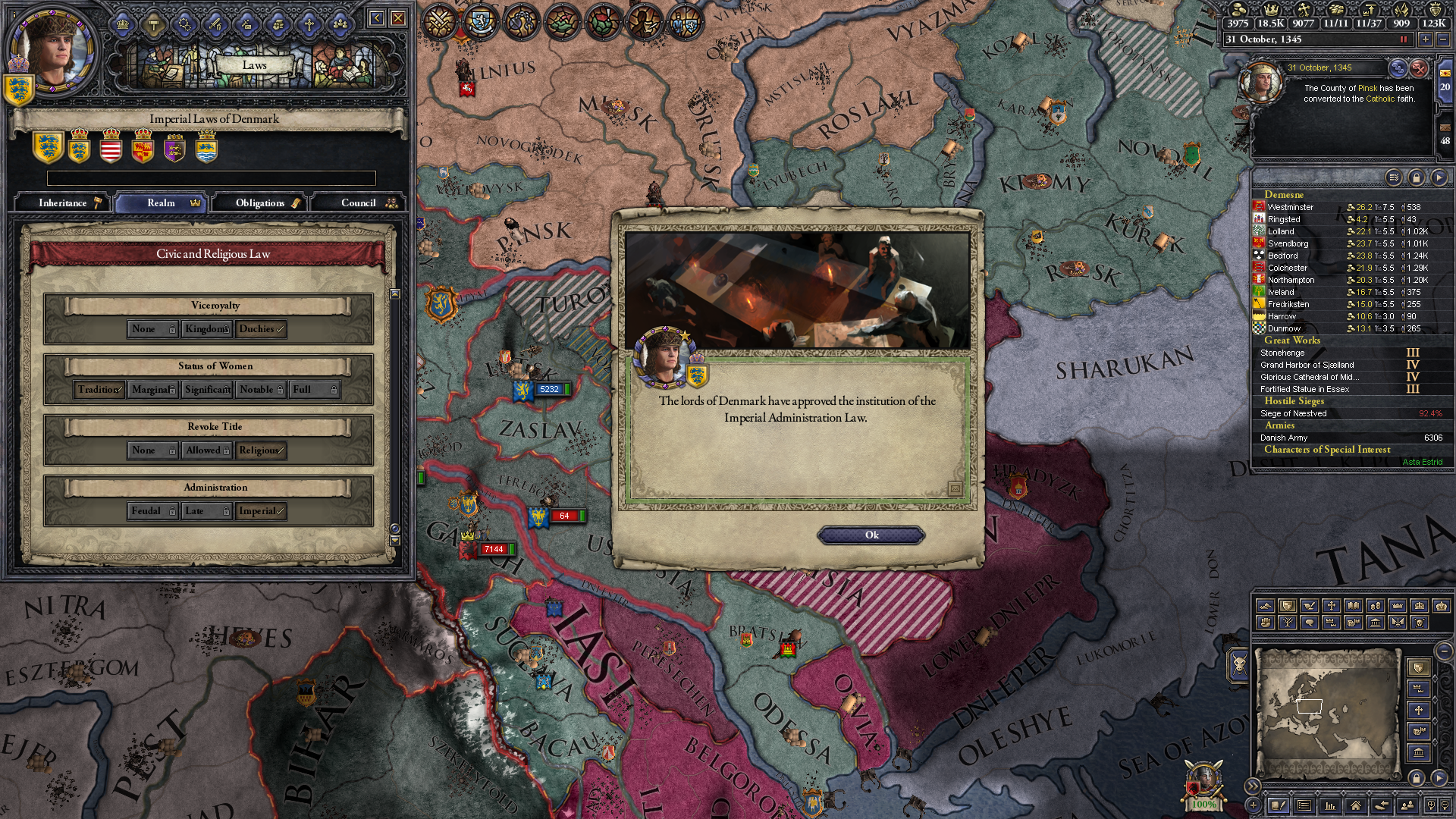Set Viceroyalty to Kingdoms

[207, 329]
